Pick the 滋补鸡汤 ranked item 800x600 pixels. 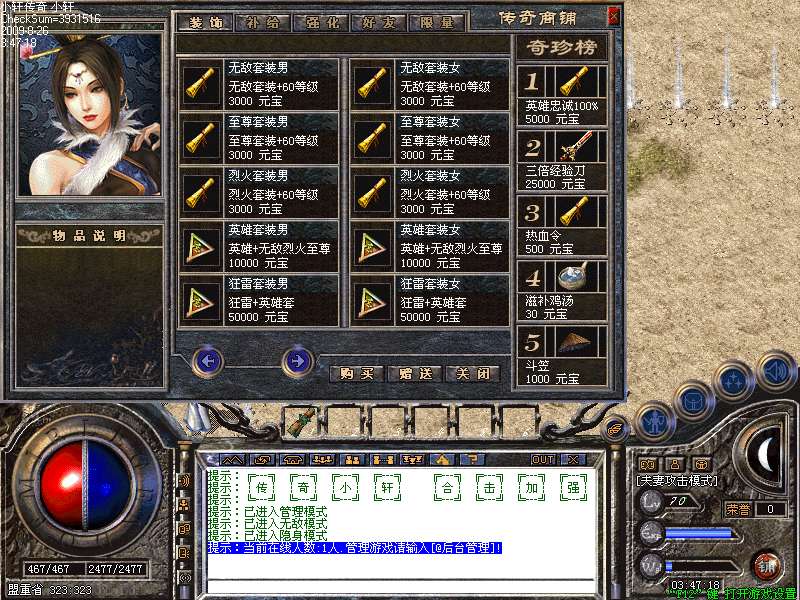561,289
